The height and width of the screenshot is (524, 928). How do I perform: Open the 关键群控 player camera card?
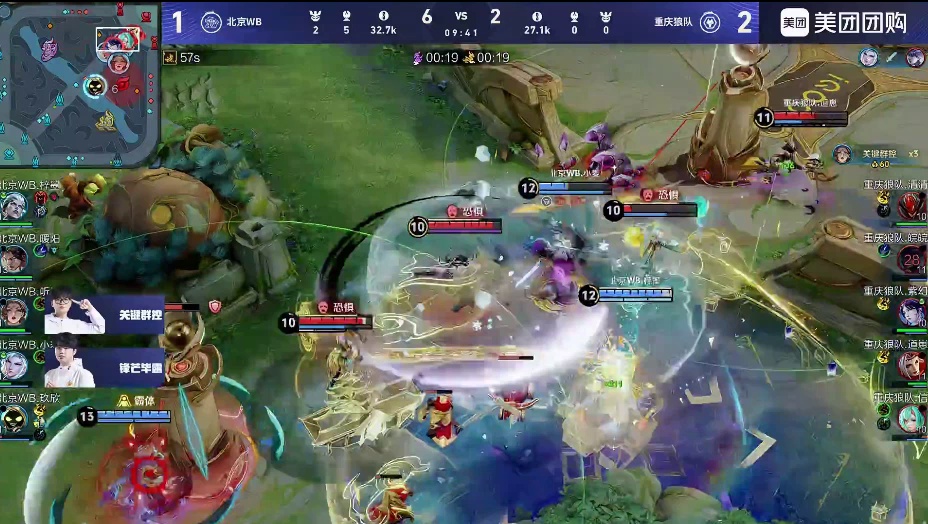[x=104, y=313]
